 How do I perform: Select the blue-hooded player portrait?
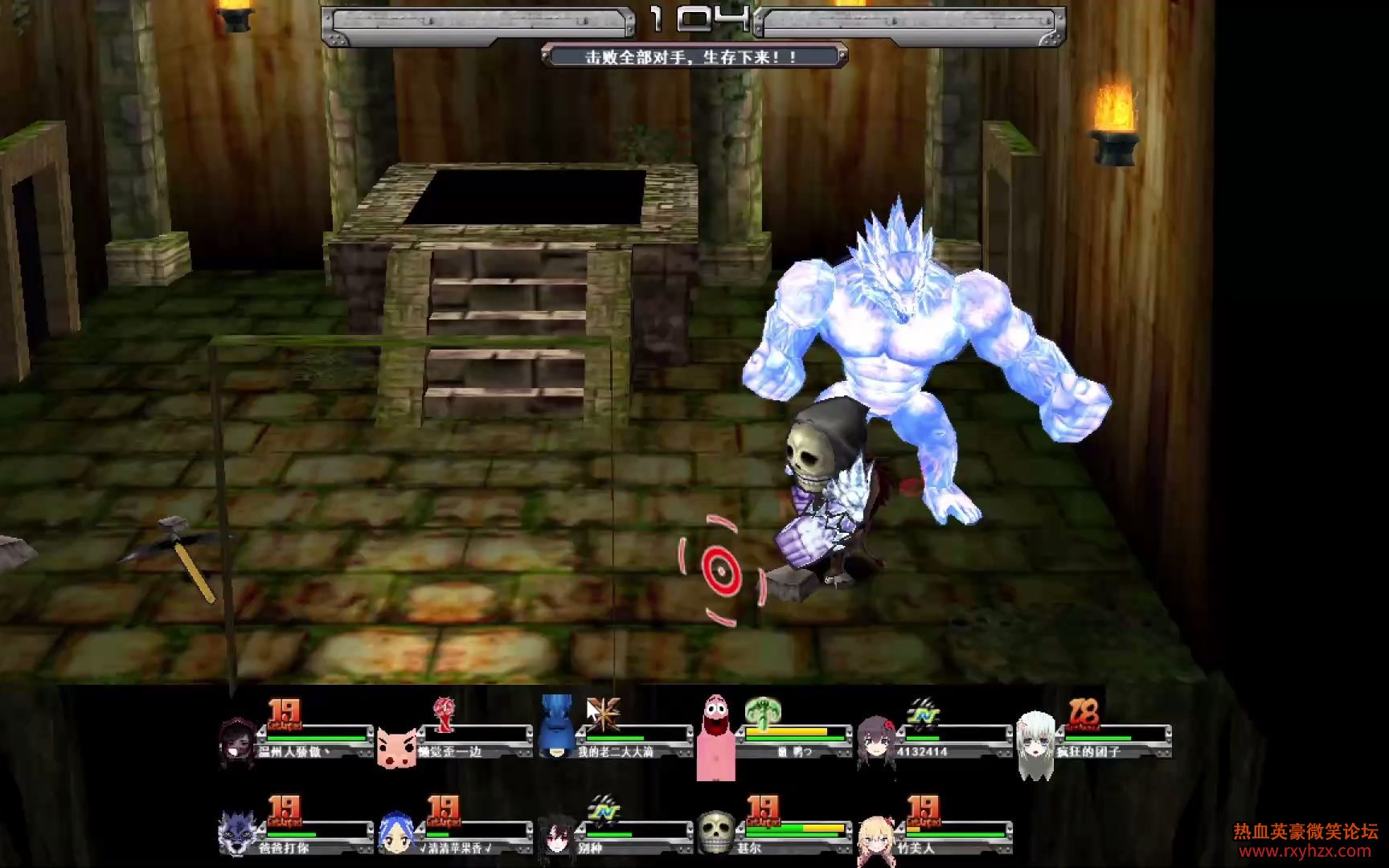[x=556, y=727]
